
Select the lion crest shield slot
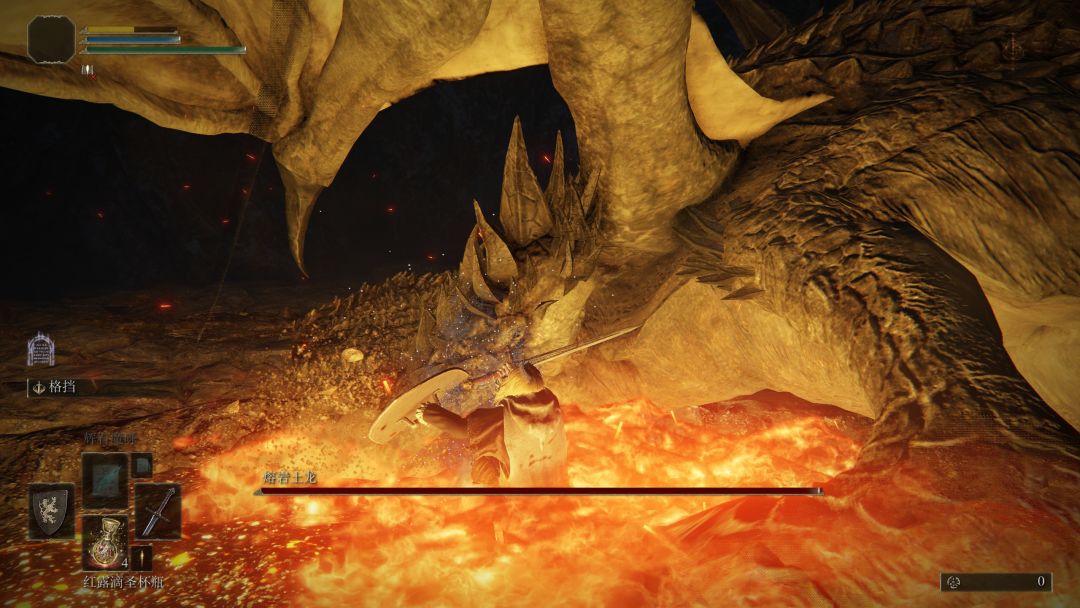(x=51, y=510)
